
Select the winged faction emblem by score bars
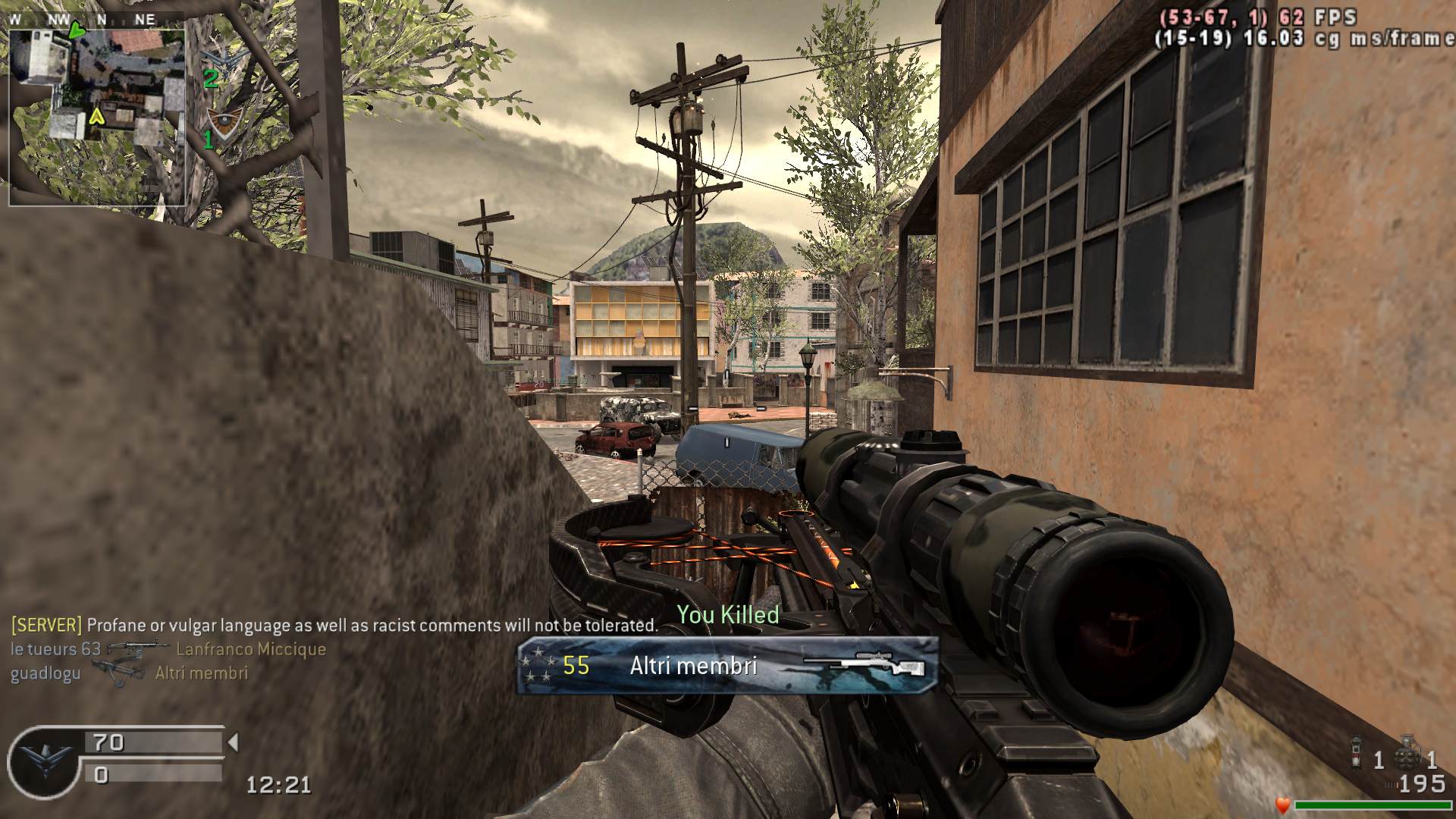click(42, 760)
